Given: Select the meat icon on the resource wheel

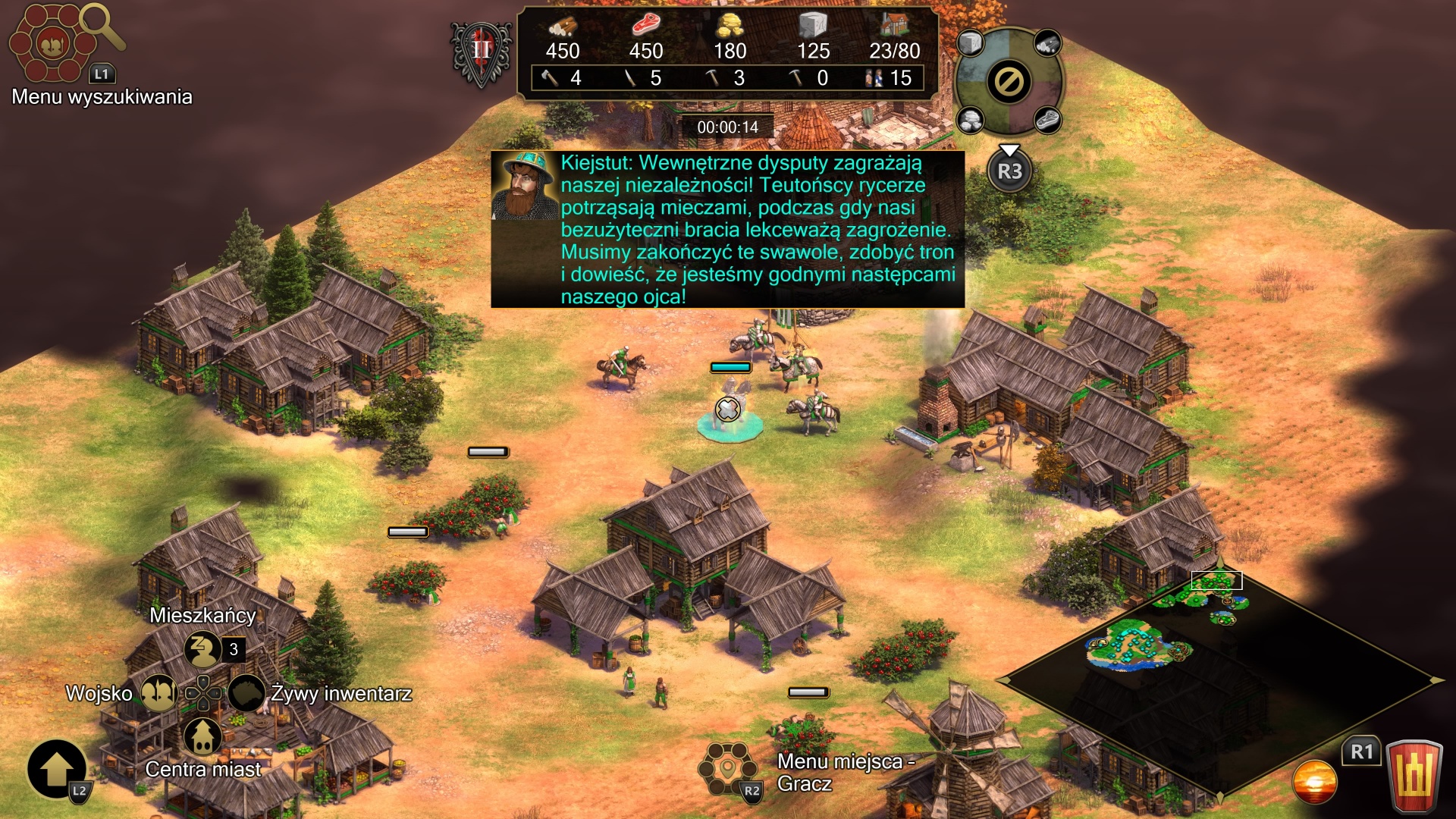Looking at the screenshot, I should click(x=1047, y=120).
